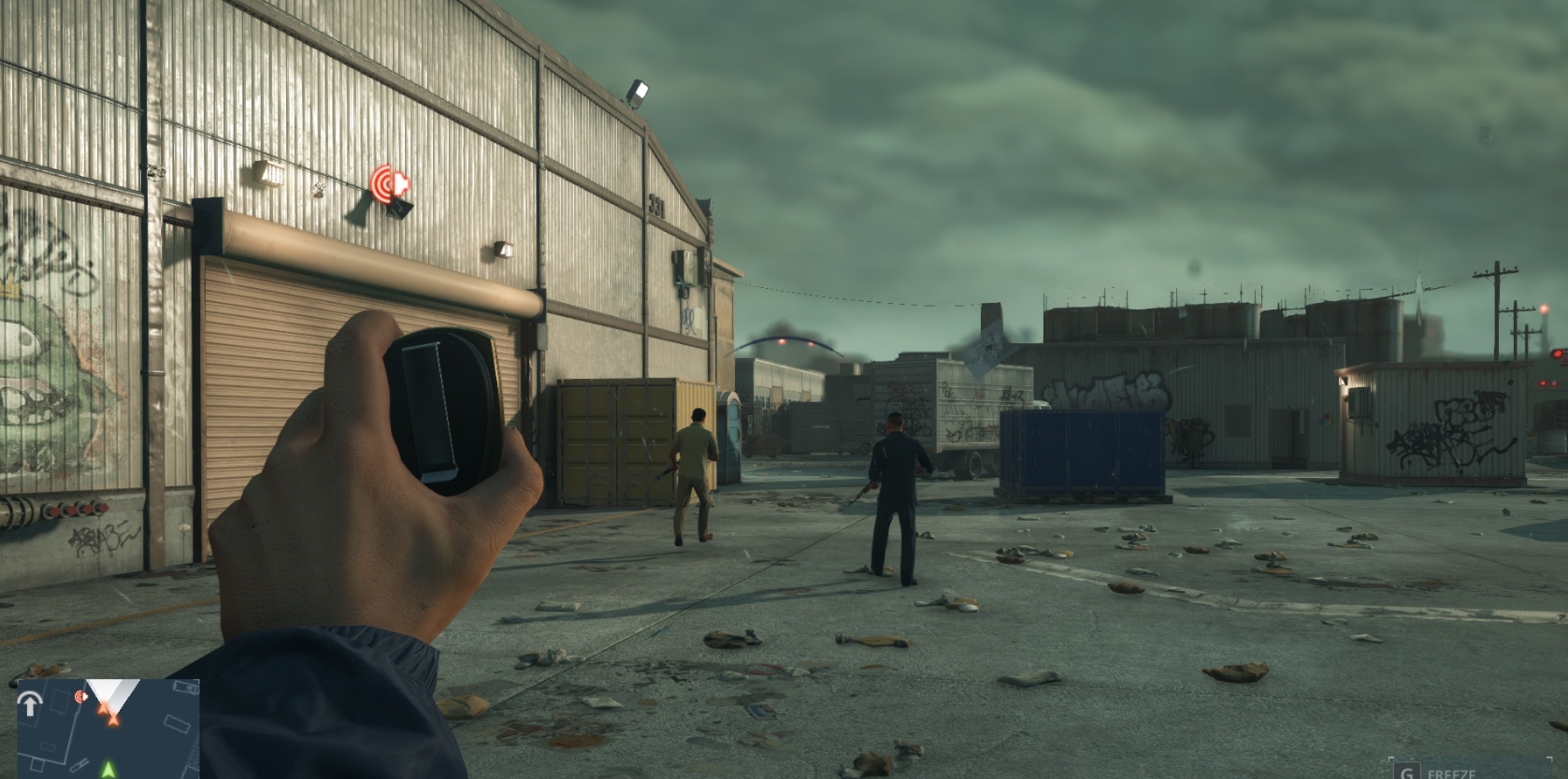Click the 331 number sign on the hangar
The height and width of the screenshot is (779, 1568).
pos(657,205)
